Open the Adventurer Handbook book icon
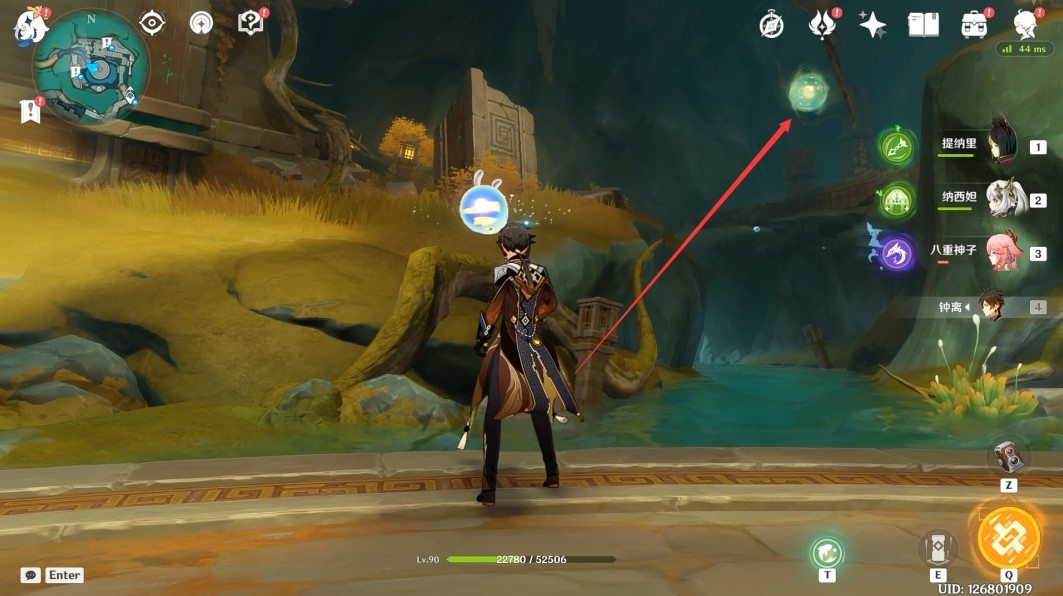Image resolution: width=1063 pixels, height=596 pixels. click(923, 25)
